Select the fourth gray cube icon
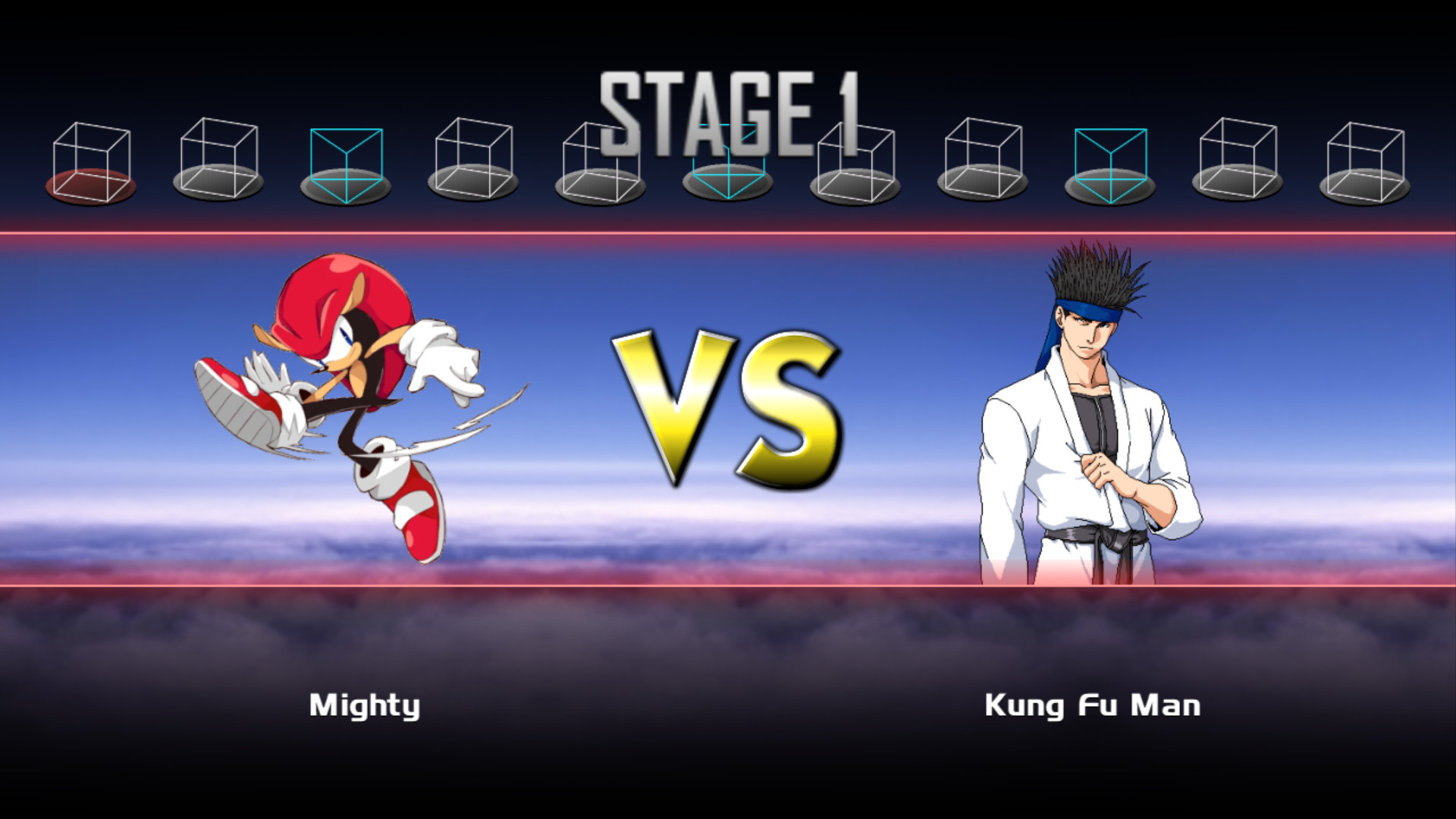1456x819 pixels. click(x=472, y=159)
